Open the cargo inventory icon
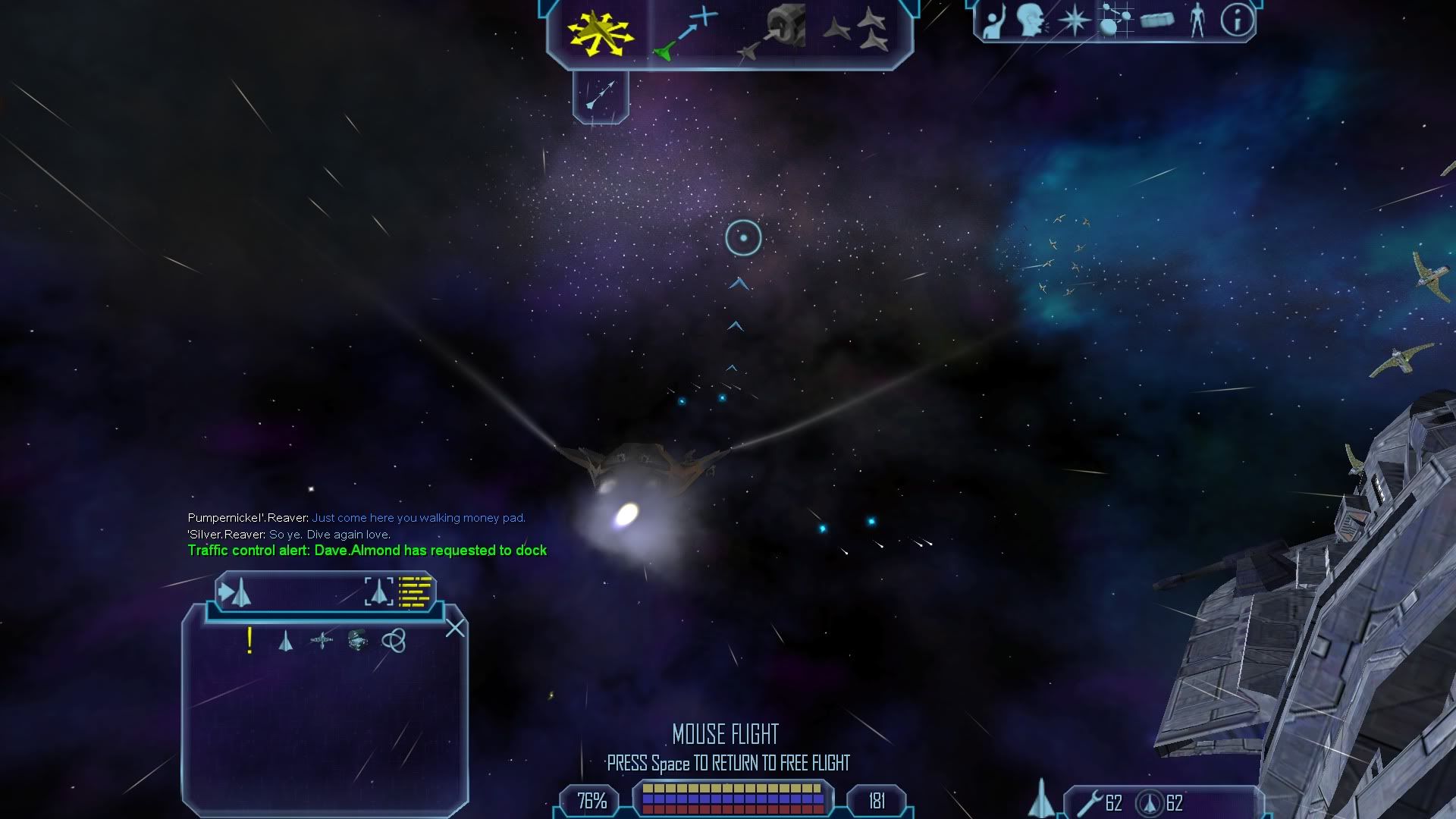This screenshot has width=1456, height=819. point(1156,20)
